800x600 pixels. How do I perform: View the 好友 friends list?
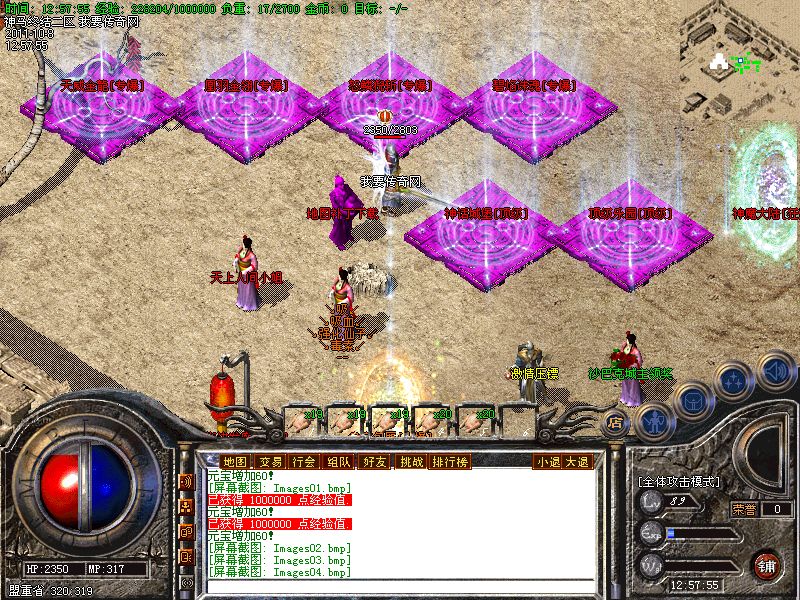pos(375,462)
